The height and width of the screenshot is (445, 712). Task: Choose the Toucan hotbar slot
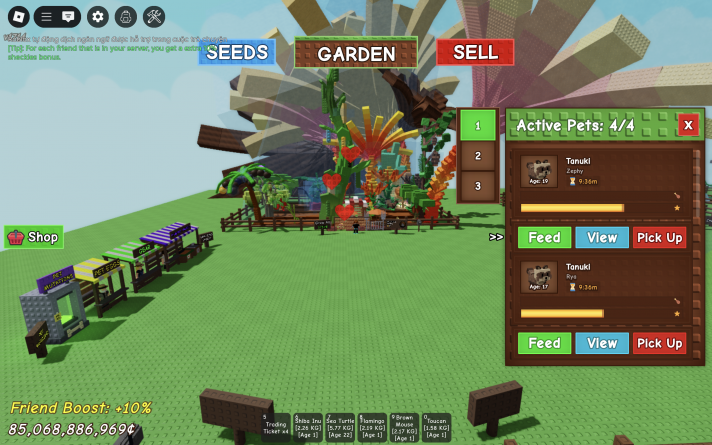pos(436,427)
